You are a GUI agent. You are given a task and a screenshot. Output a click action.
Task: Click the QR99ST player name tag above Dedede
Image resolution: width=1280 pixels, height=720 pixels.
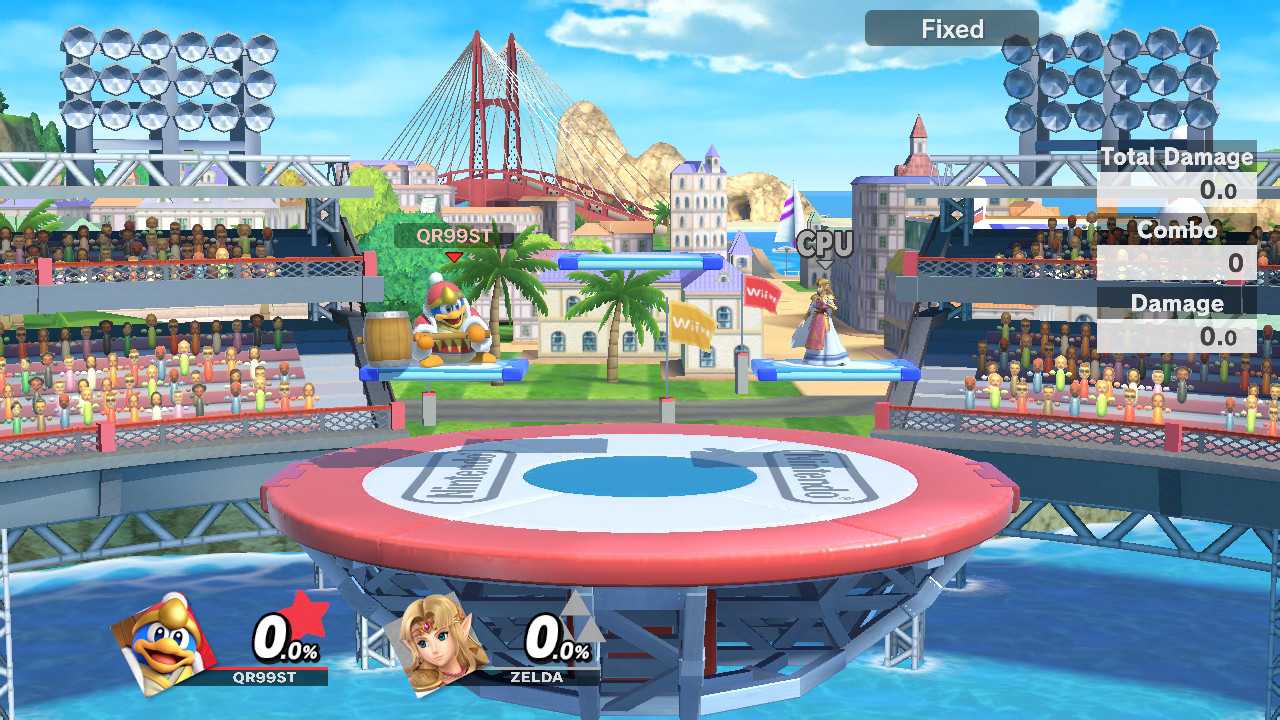click(454, 236)
